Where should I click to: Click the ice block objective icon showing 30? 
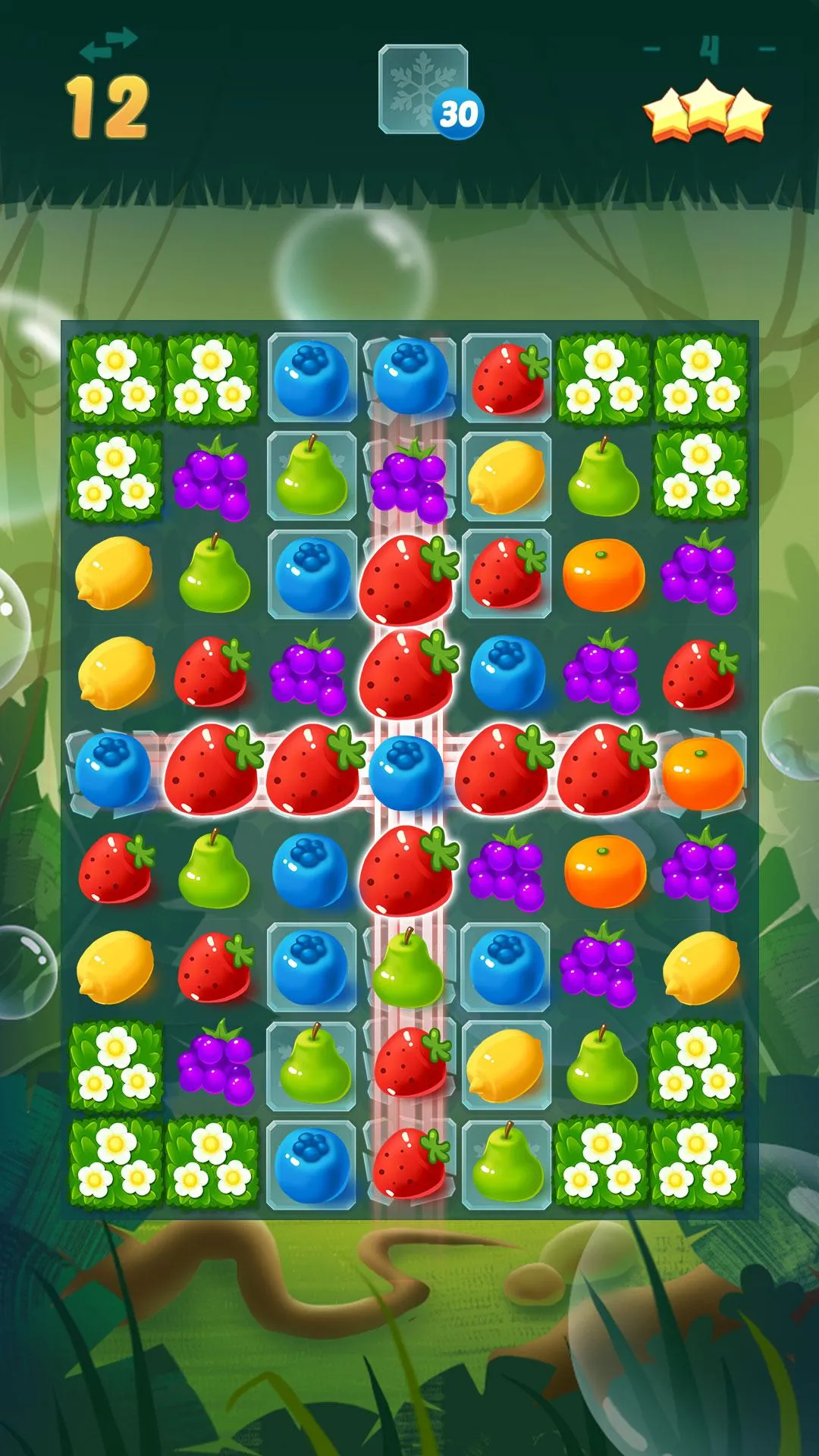425,91
